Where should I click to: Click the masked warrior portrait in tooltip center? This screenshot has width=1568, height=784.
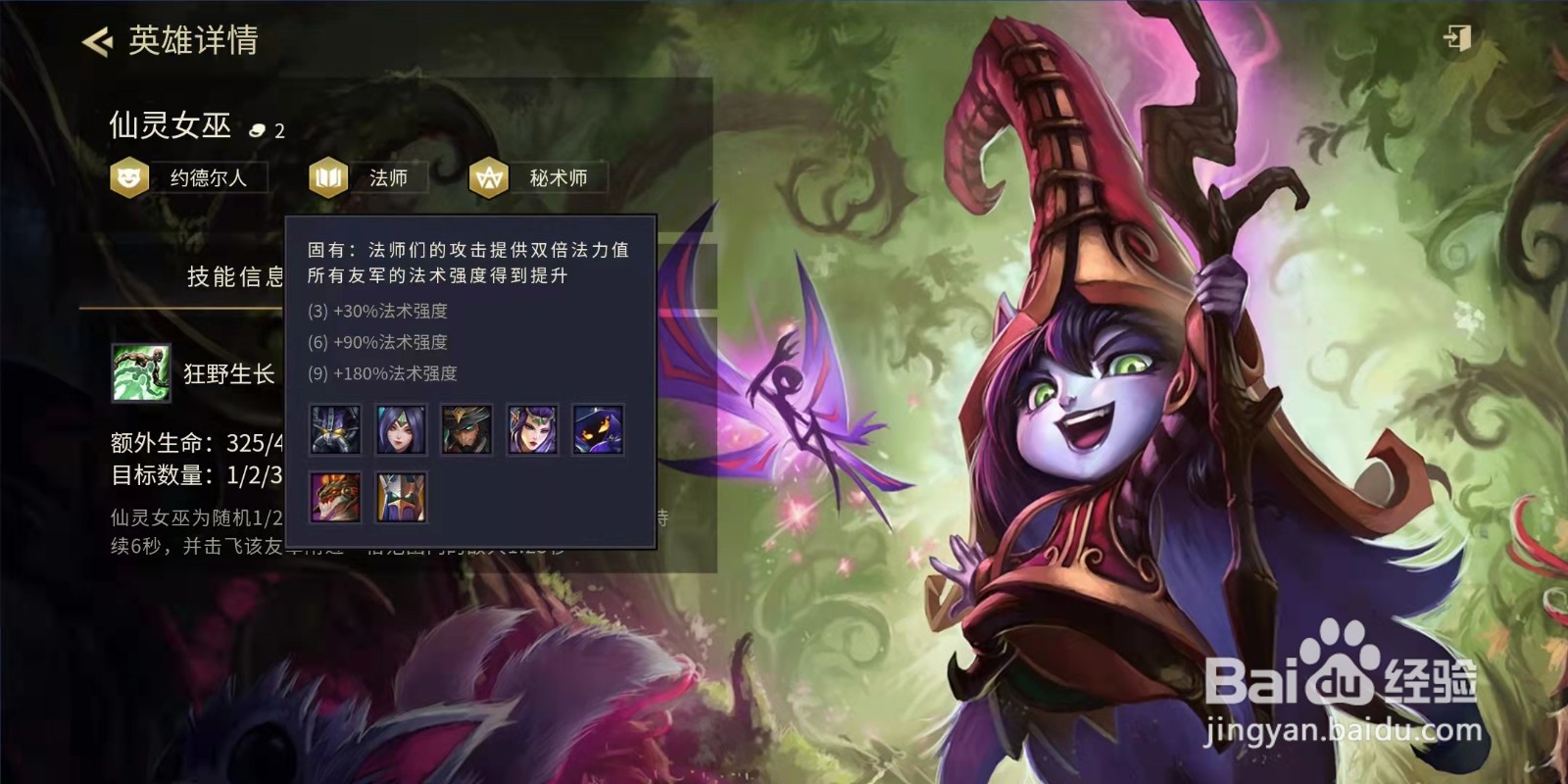(x=465, y=428)
